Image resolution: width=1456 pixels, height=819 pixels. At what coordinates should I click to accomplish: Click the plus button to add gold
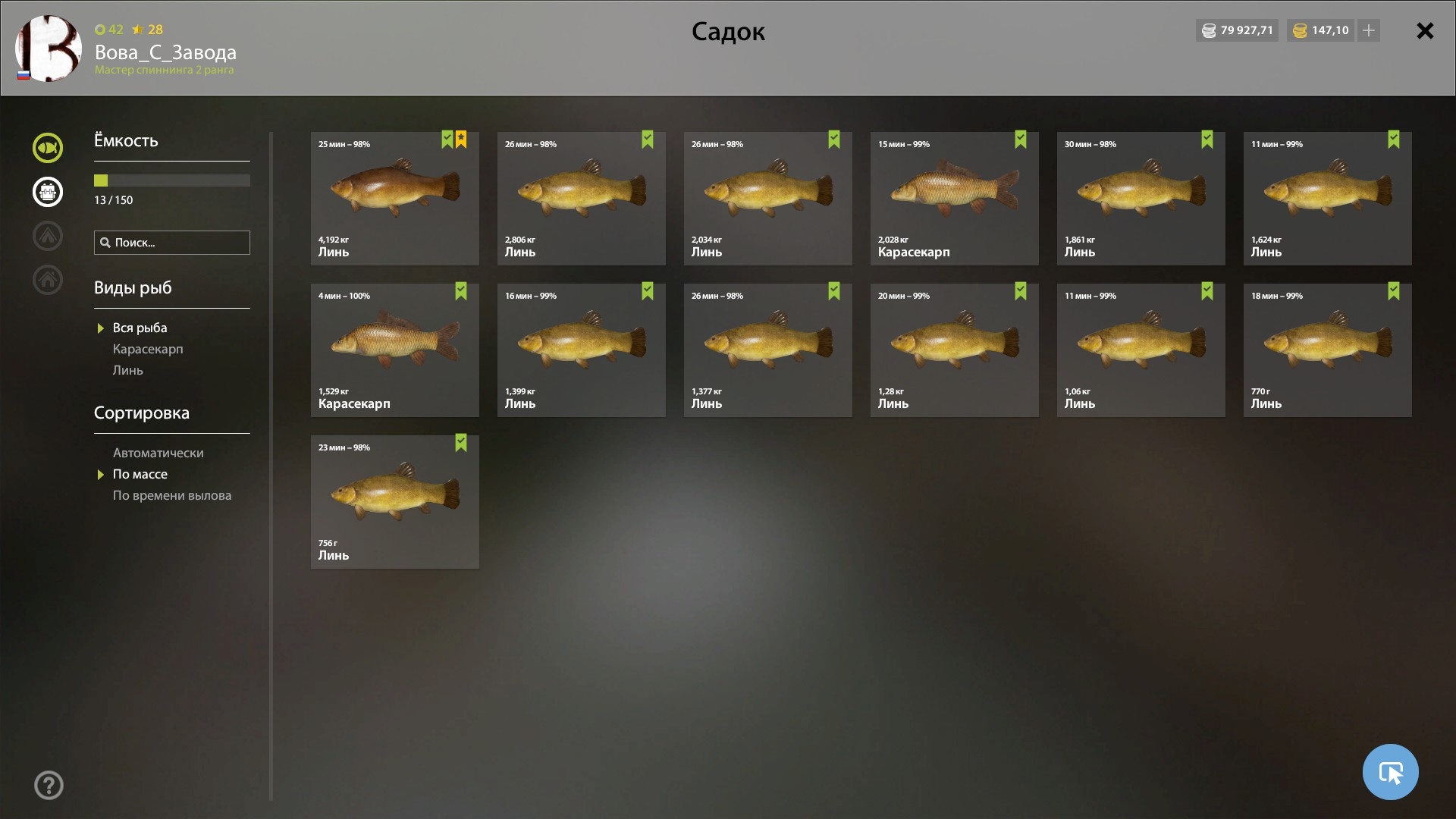(1369, 31)
